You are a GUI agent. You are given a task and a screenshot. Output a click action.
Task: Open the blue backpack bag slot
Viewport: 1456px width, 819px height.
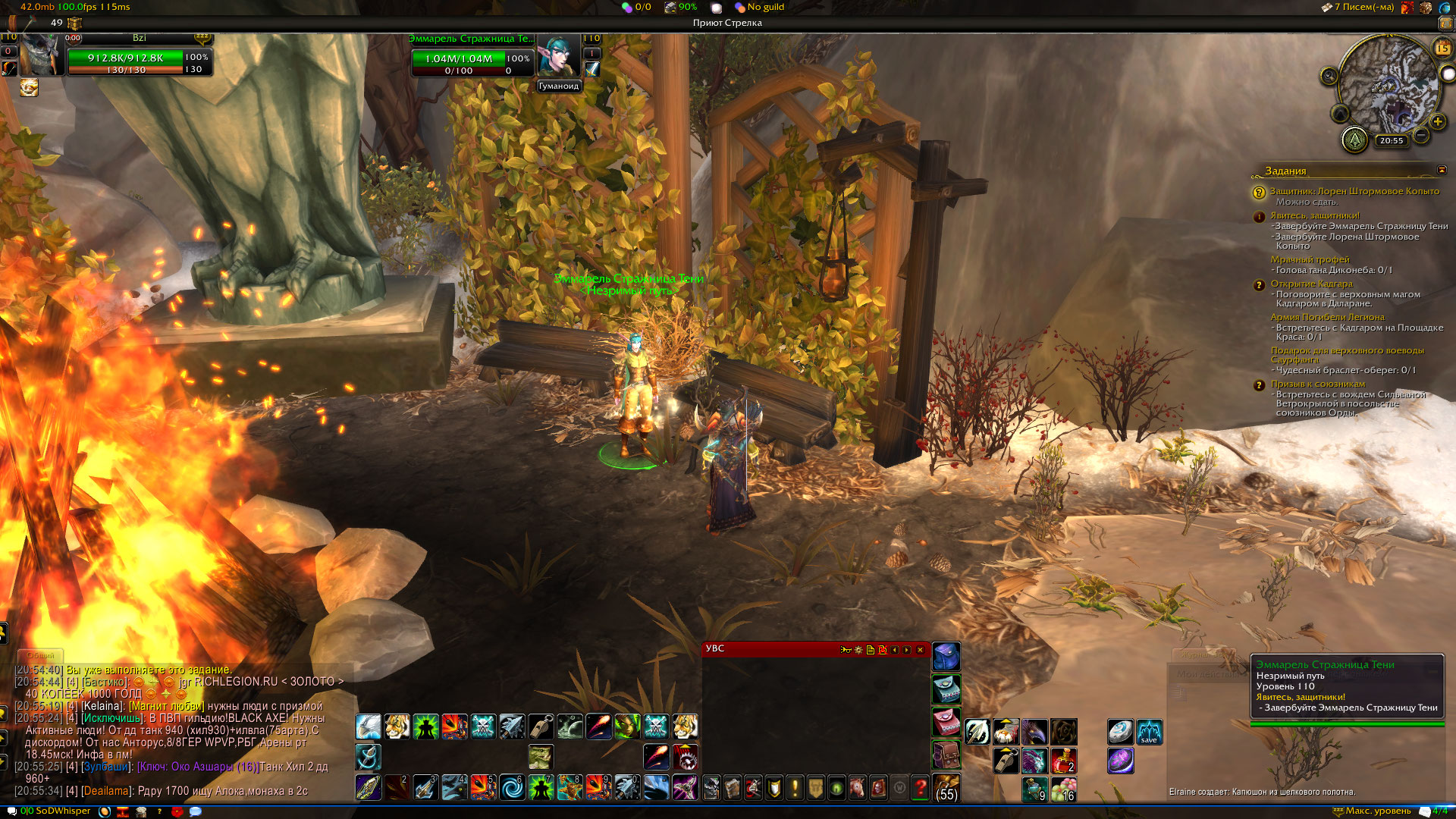946,657
